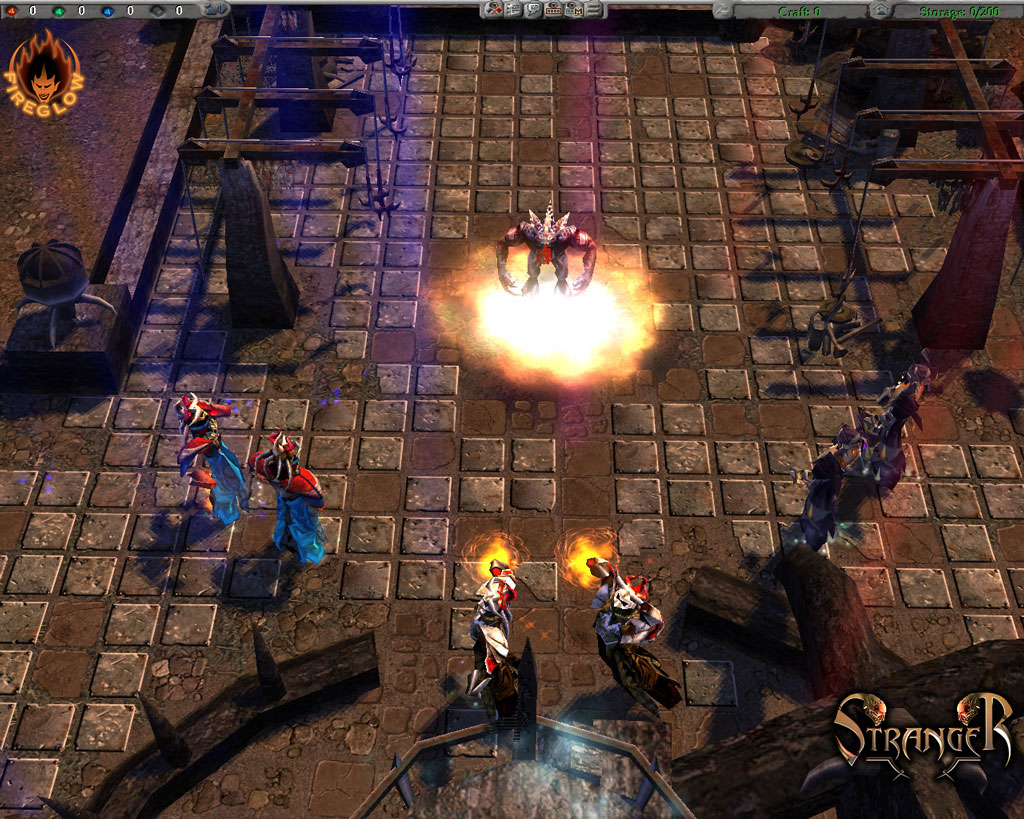The image size is (1024, 819).
Task: Open the crossed swords and flag panel
Action: pos(493,10)
